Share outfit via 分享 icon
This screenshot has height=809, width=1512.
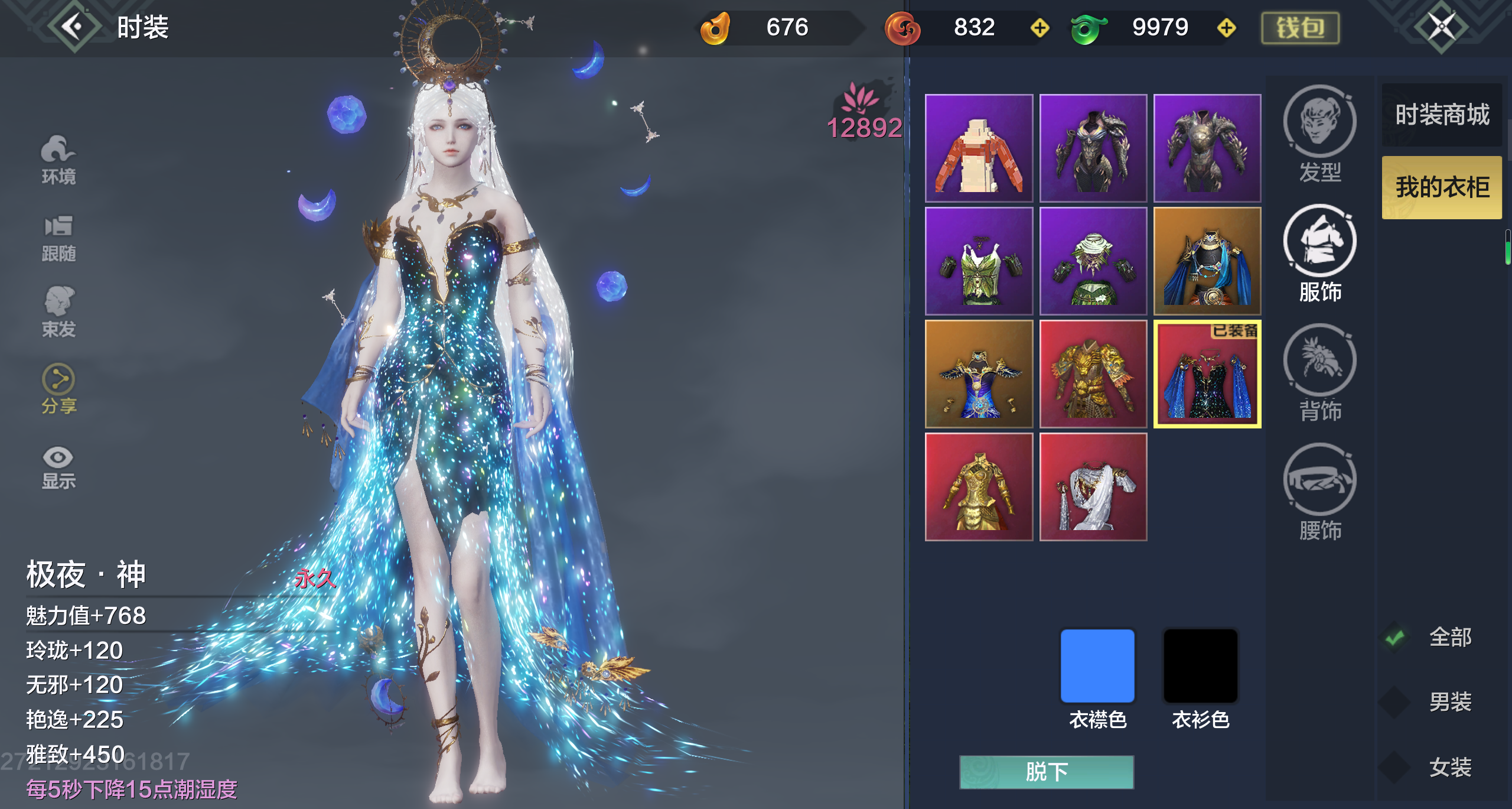tap(58, 388)
